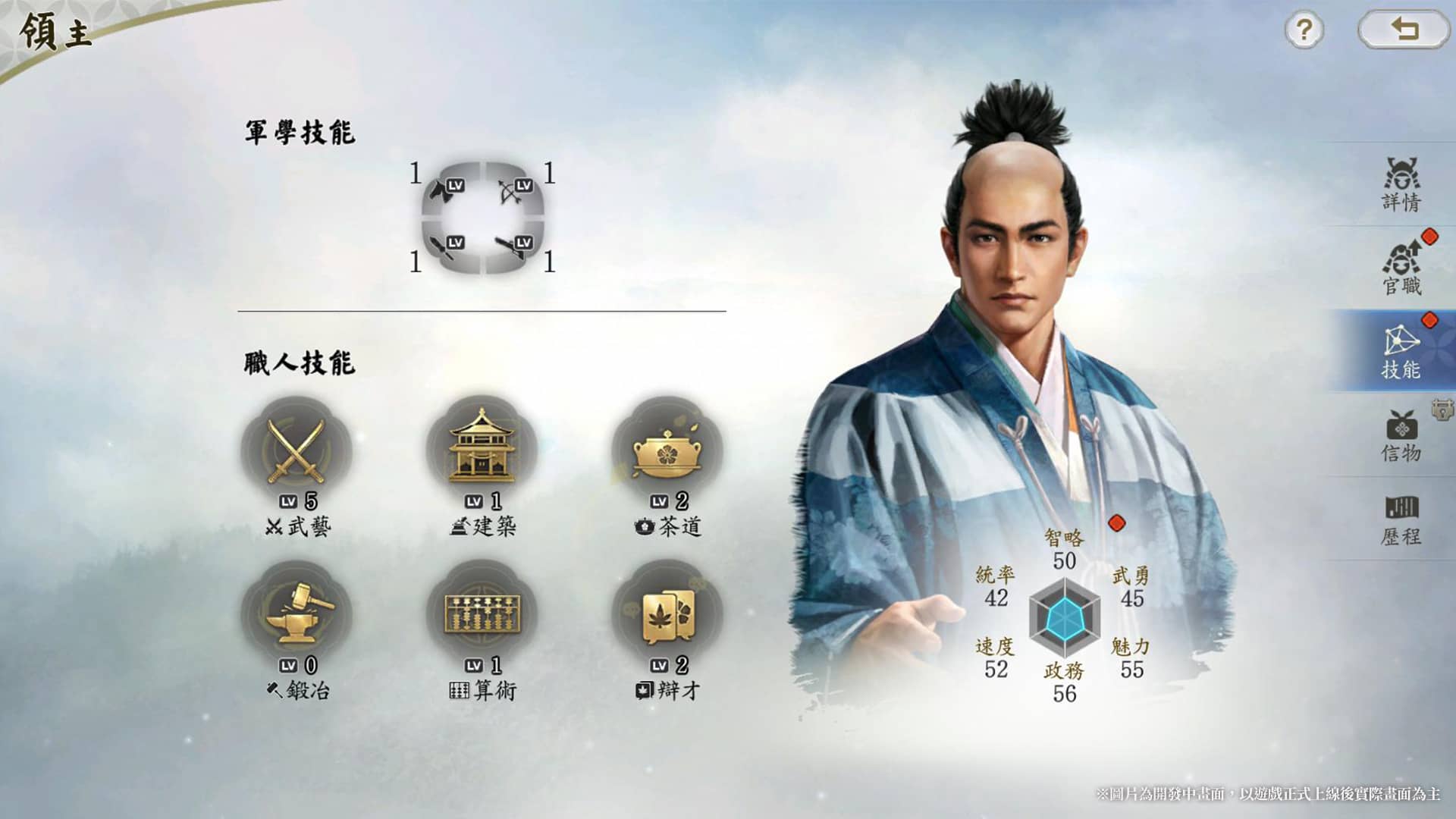The height and width of the screenshot is (819, 1456).
Task: Open the 官職 official rank tab
Action: click(1401, 268)
